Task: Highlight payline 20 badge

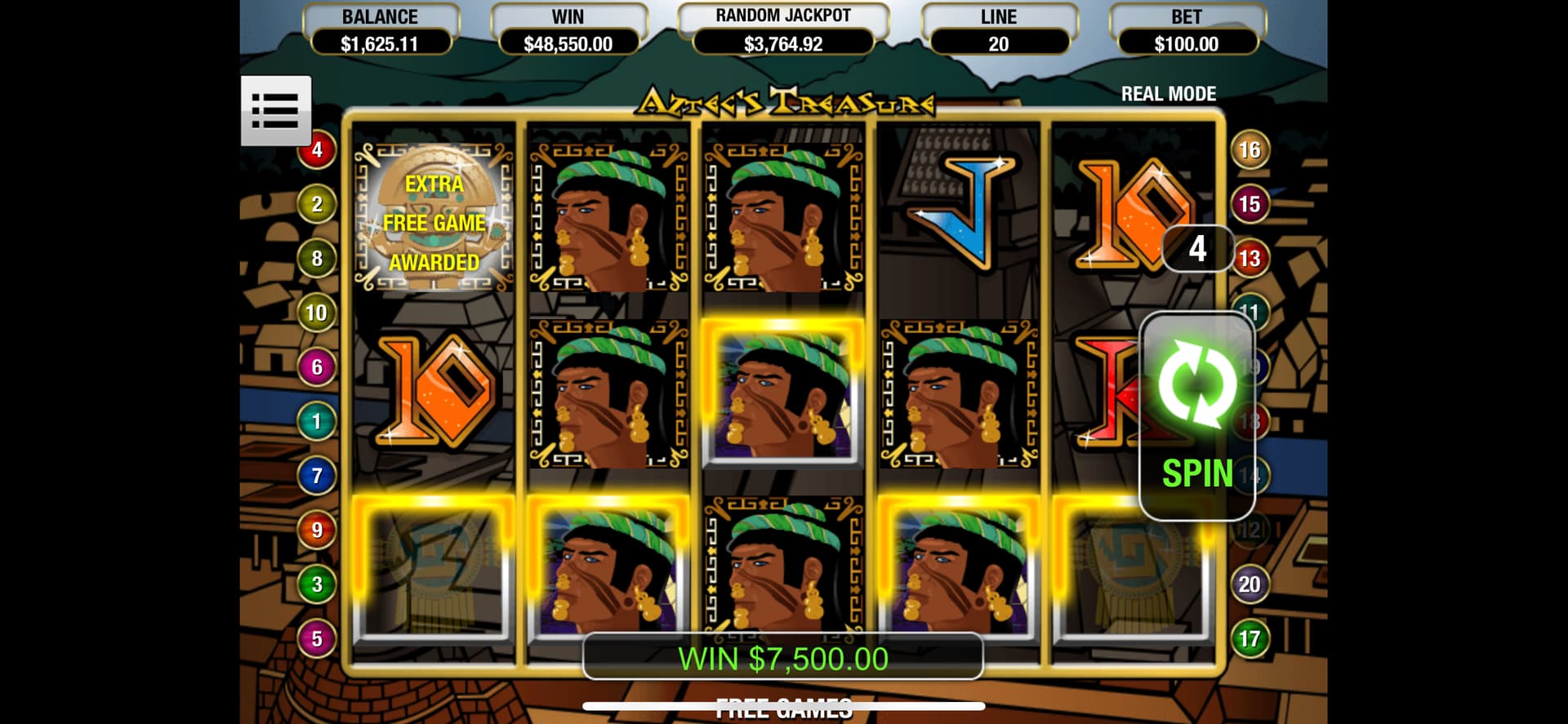Action: (1249, 584)
